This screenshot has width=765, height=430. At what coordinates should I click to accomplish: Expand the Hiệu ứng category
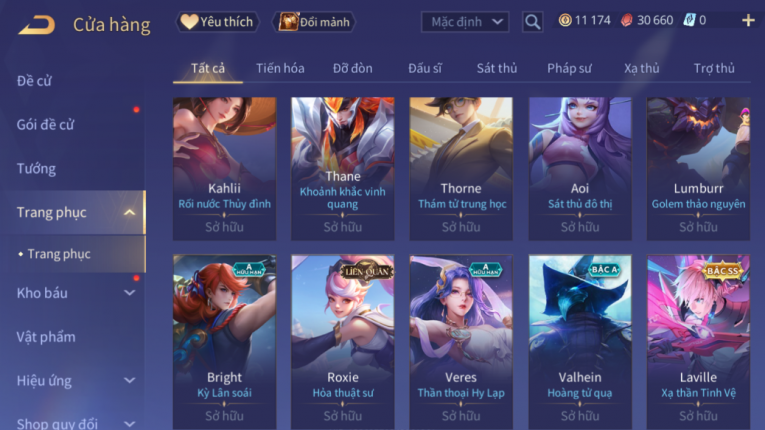pyautogui.click(x=129, y=381)
